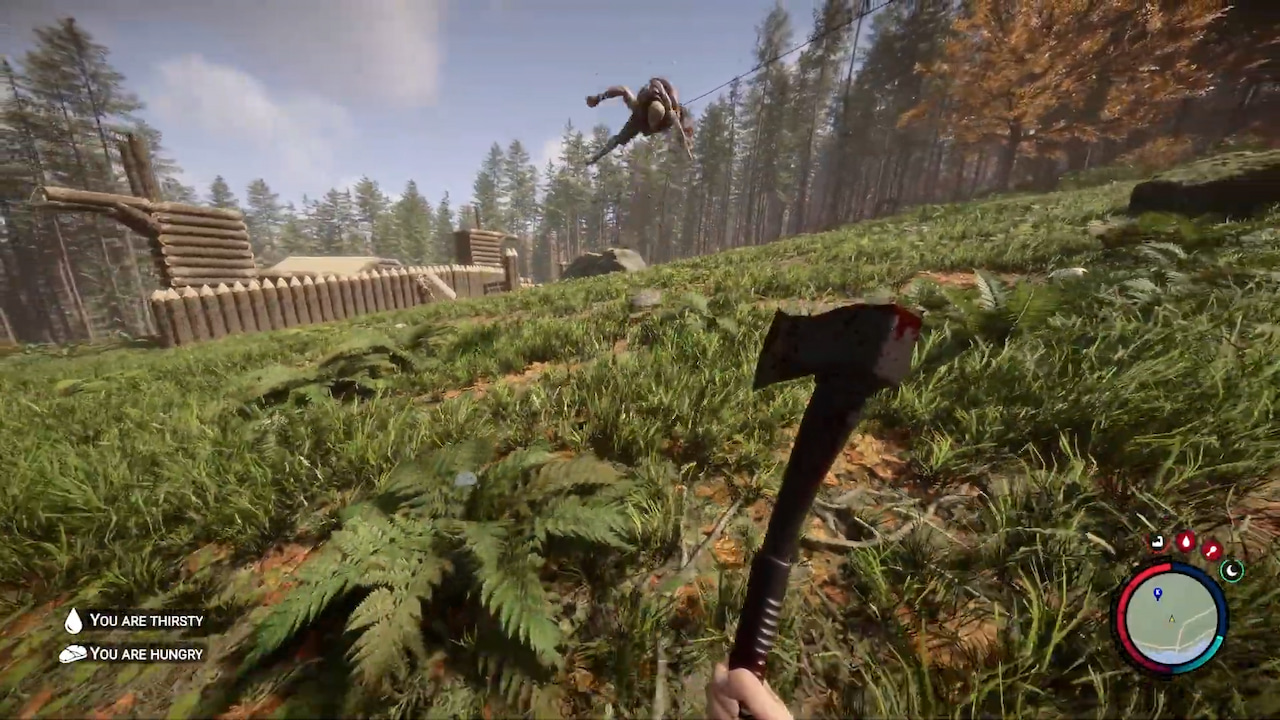
Task: Click the sandwich icon beside the hunger warning
Action: coord(72,654)
